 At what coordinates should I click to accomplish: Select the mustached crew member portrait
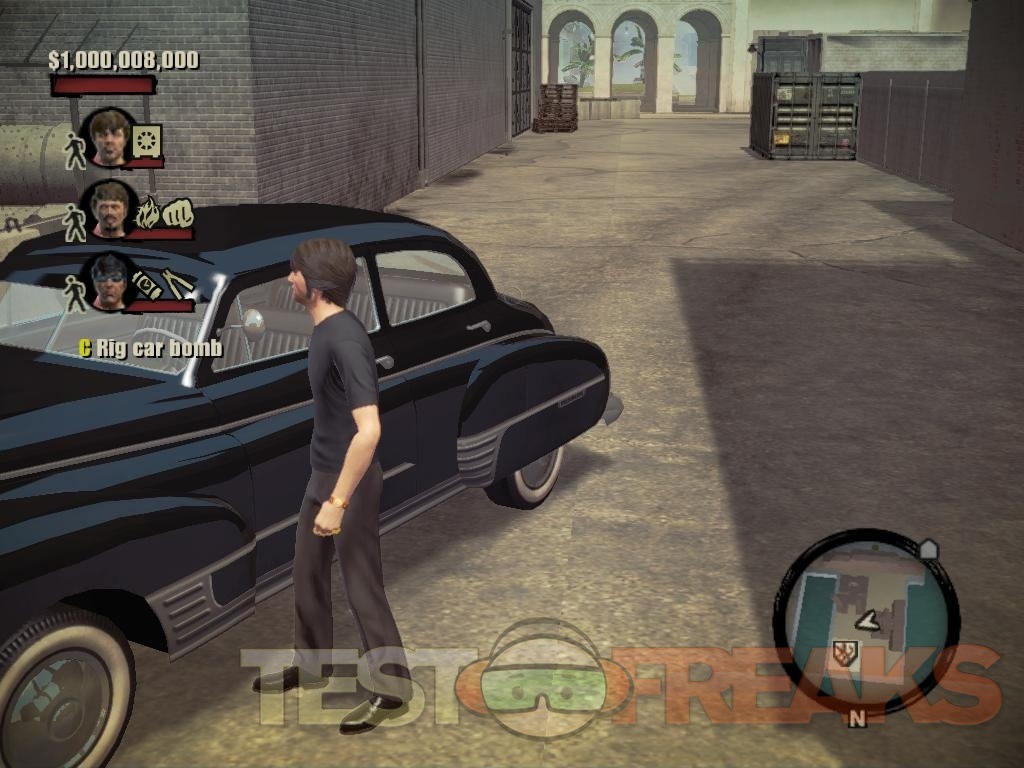110,208
